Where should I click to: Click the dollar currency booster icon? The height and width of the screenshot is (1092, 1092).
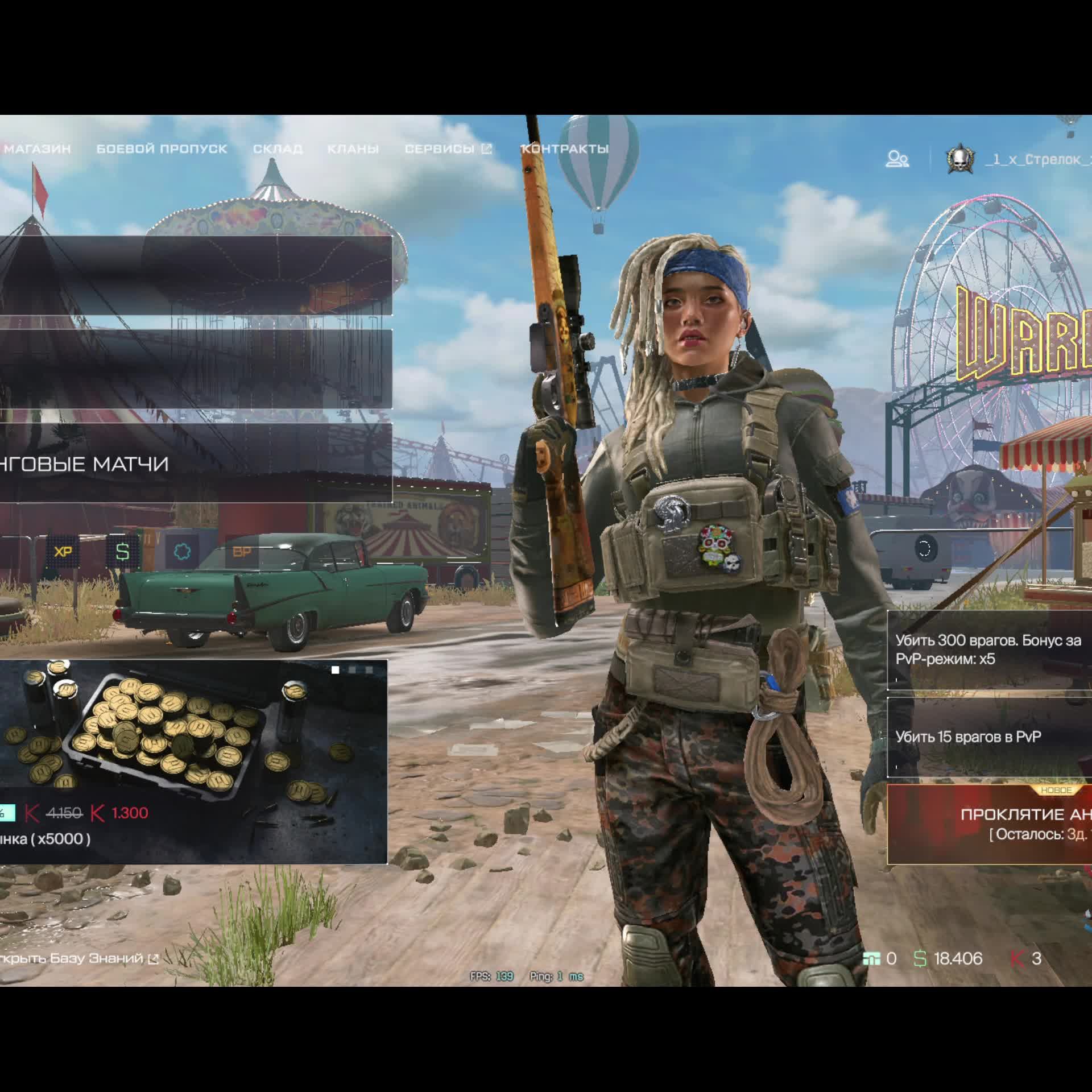click(122, 552)
